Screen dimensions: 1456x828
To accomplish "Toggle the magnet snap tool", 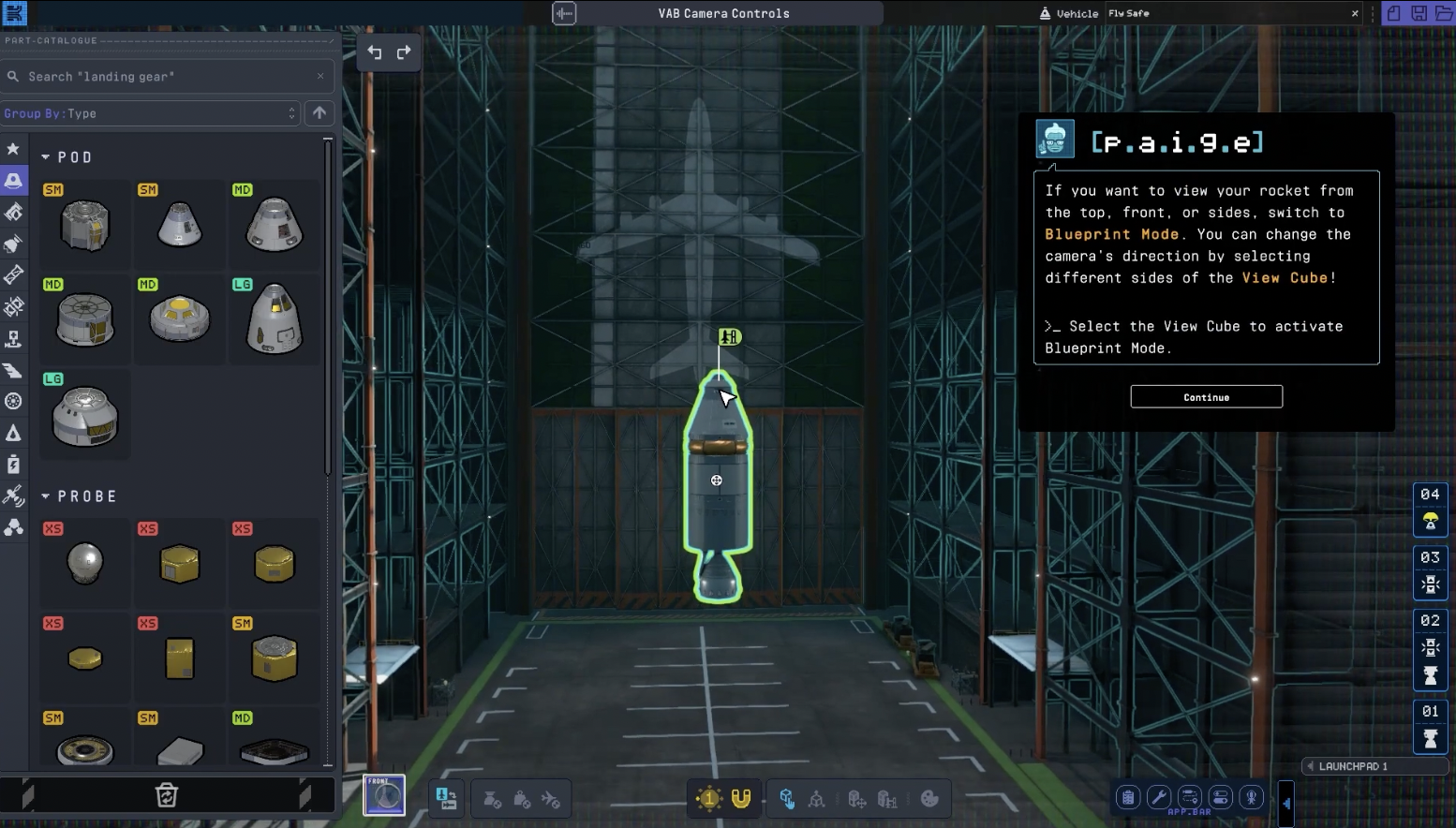I will (741, 798).
